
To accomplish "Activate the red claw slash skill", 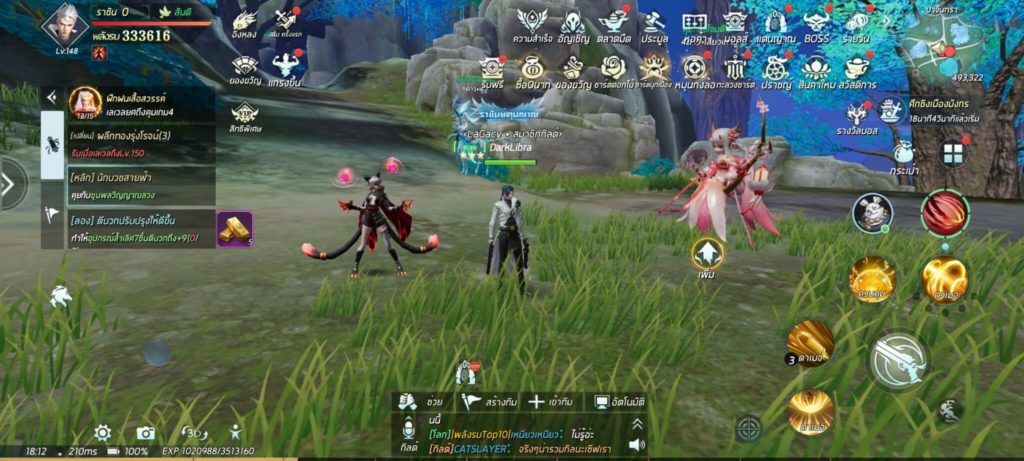I will (944, 213).
